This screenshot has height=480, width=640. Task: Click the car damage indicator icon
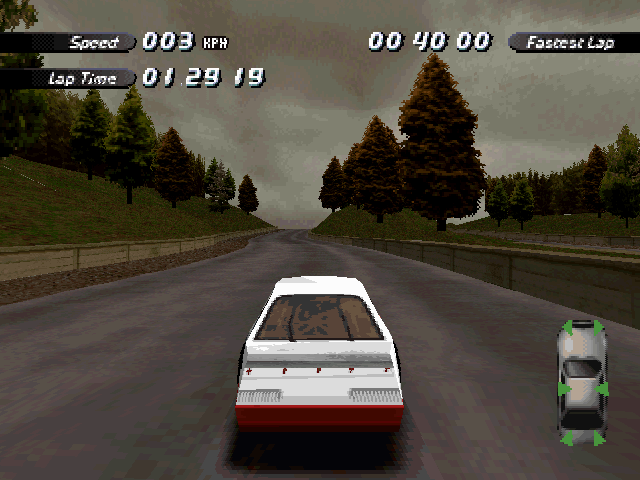tap(581, 382)
